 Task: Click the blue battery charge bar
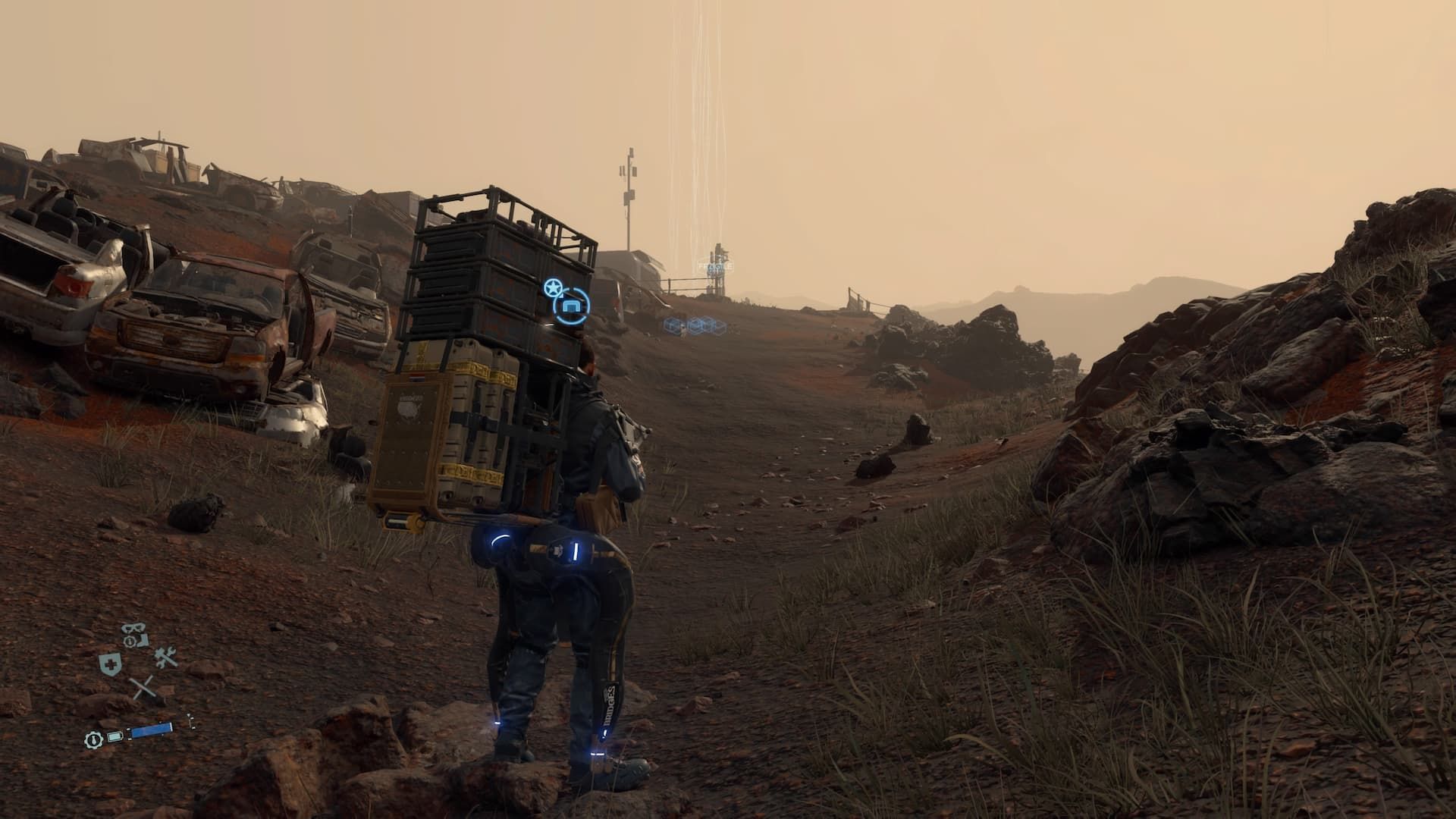pos(152,730)
